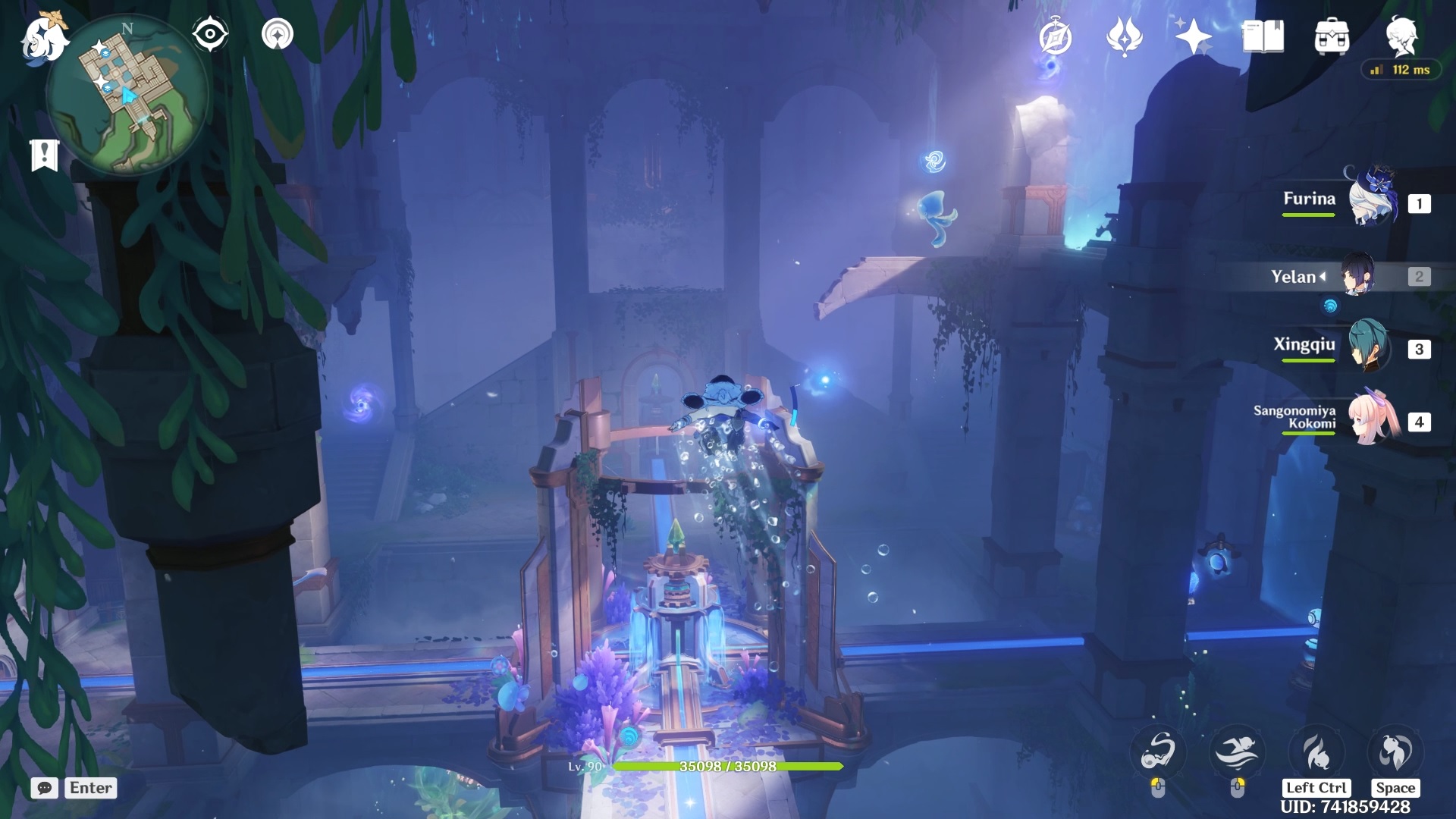Toggle the elemental sight eye icon
The width and height of the screenshot is (1456, 819).
[210, 34]
